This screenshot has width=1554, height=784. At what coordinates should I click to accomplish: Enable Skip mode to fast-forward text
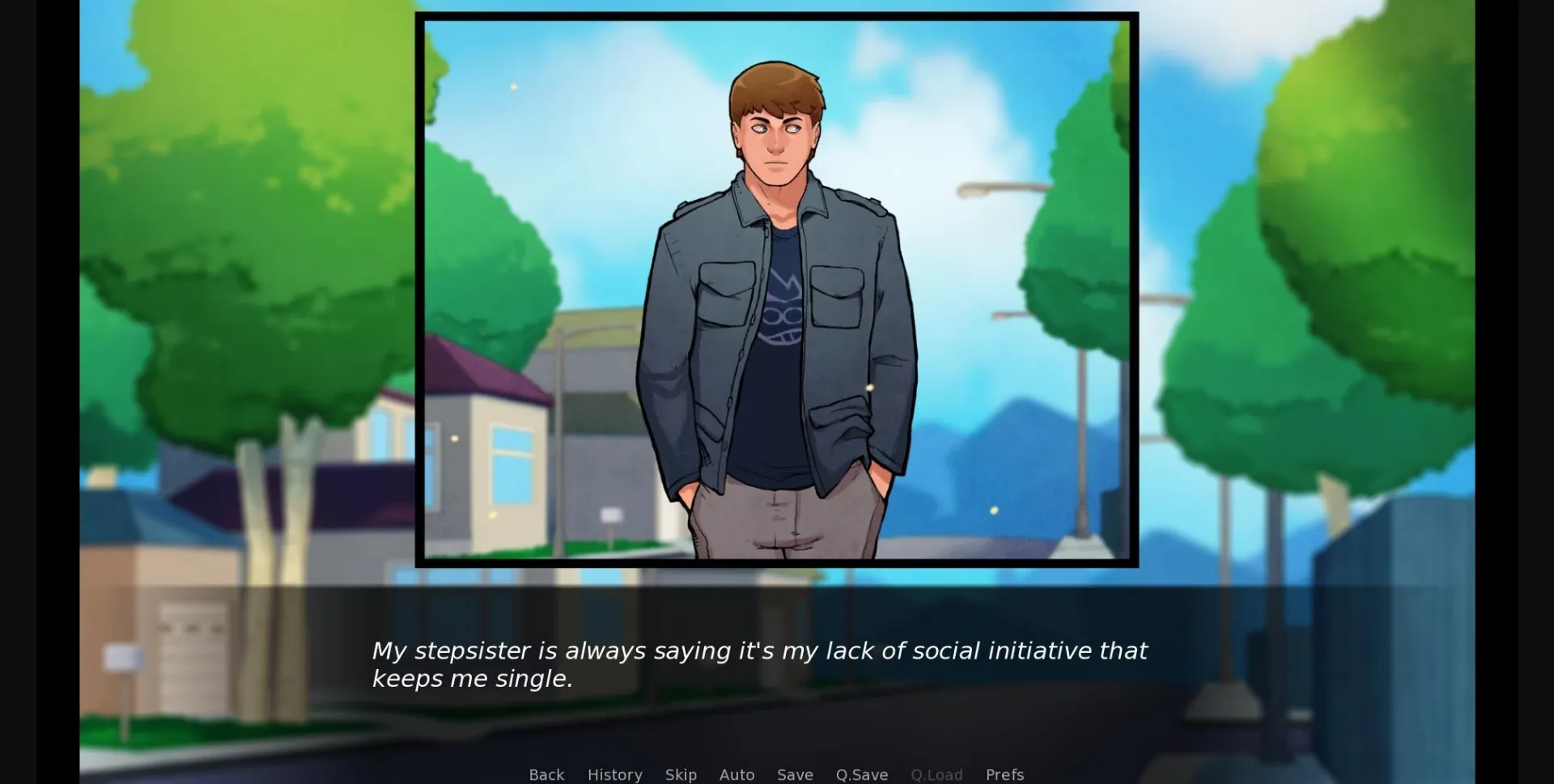pyautogui.click(x=681, y=774)
